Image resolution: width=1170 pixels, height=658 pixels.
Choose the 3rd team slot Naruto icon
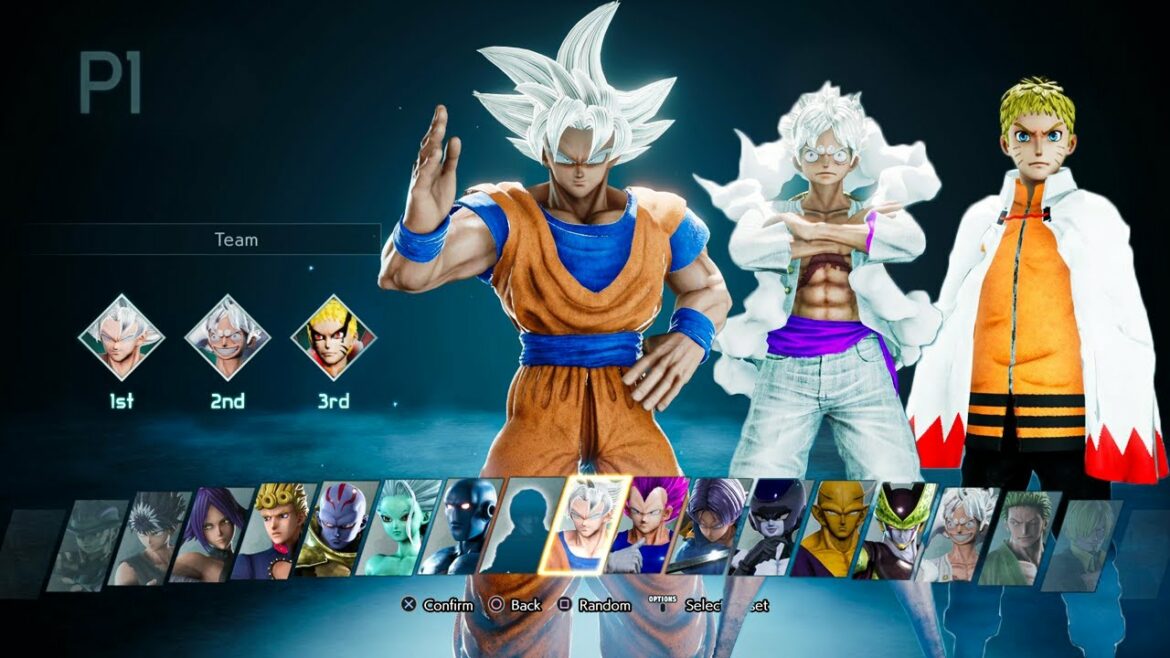(x=333, y=337)
